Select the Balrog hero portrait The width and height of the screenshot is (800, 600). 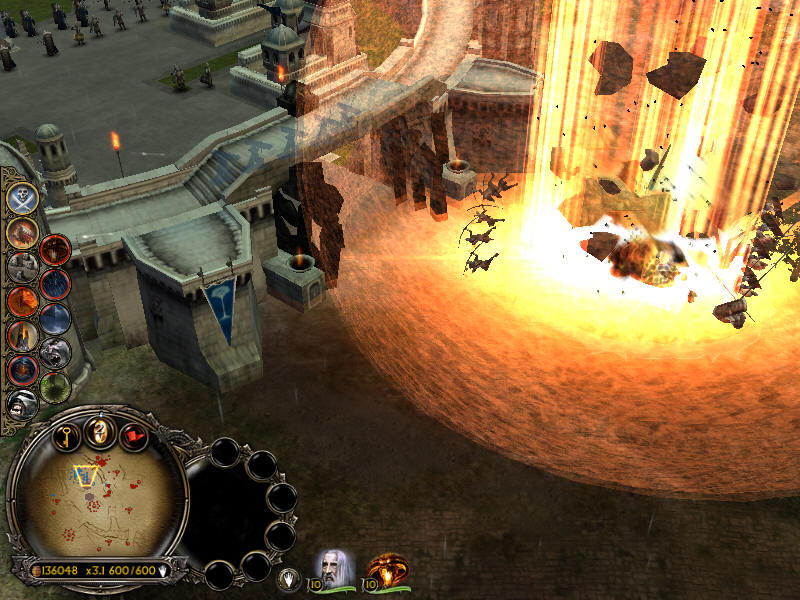[389, 569]
